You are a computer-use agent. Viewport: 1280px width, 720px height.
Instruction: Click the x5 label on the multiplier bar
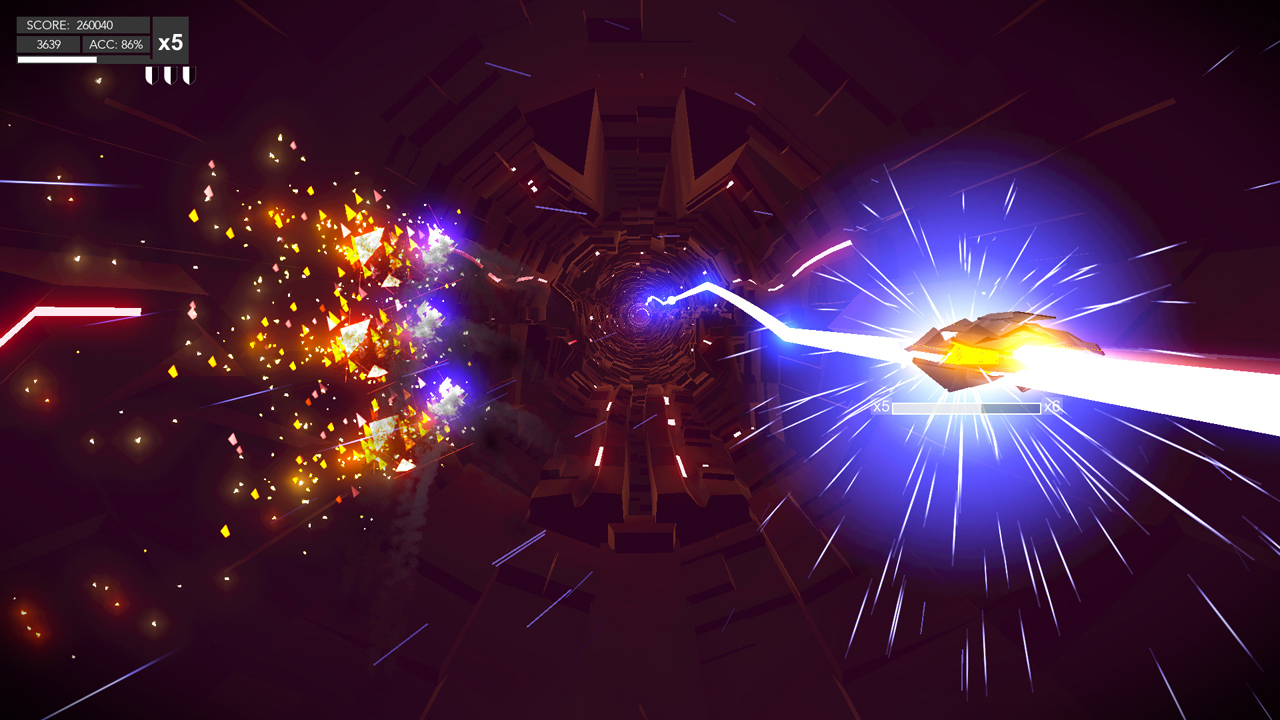tap(880, 407)
